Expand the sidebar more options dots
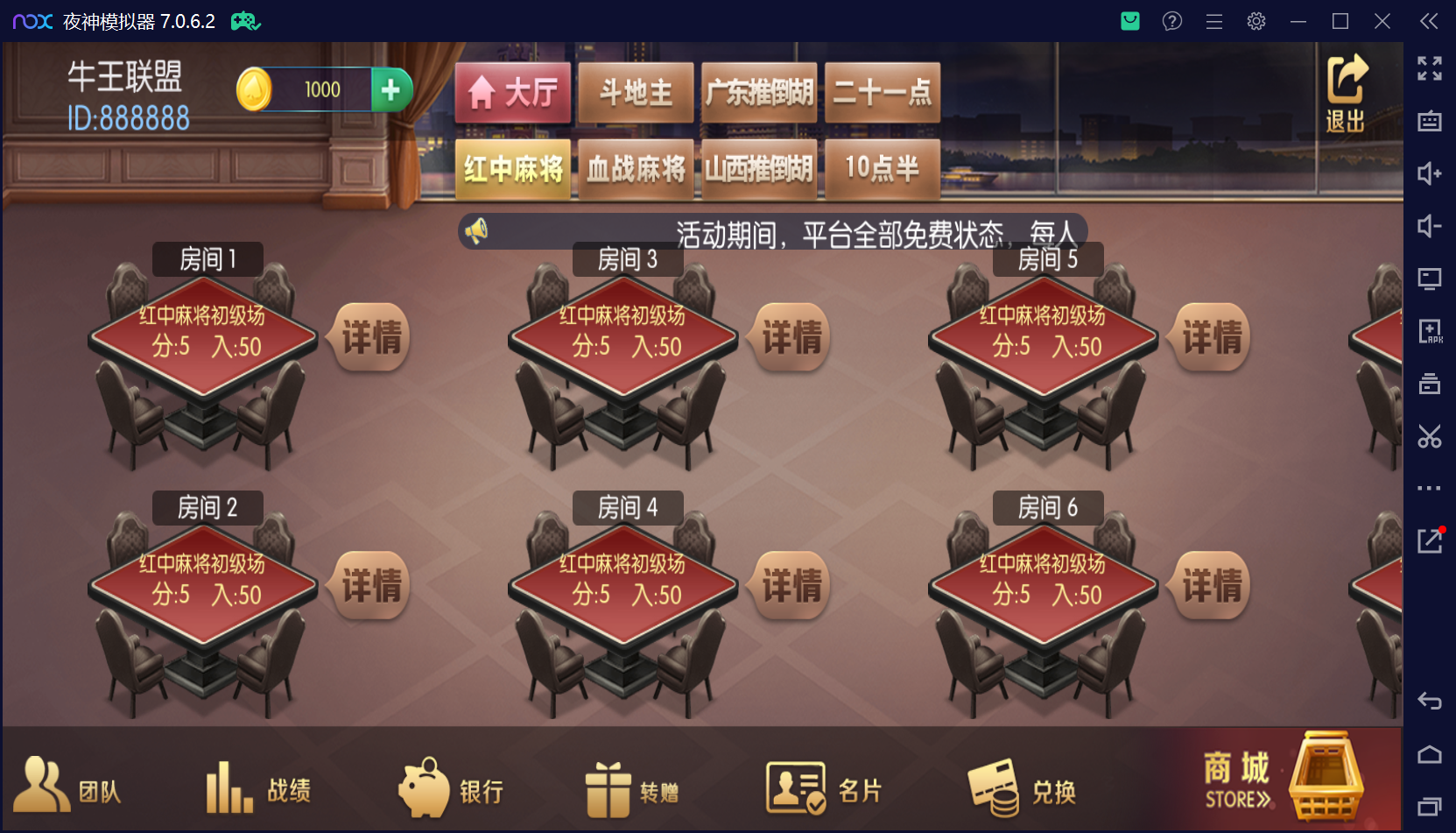1456x833 pixels. tap(1431, 488)
